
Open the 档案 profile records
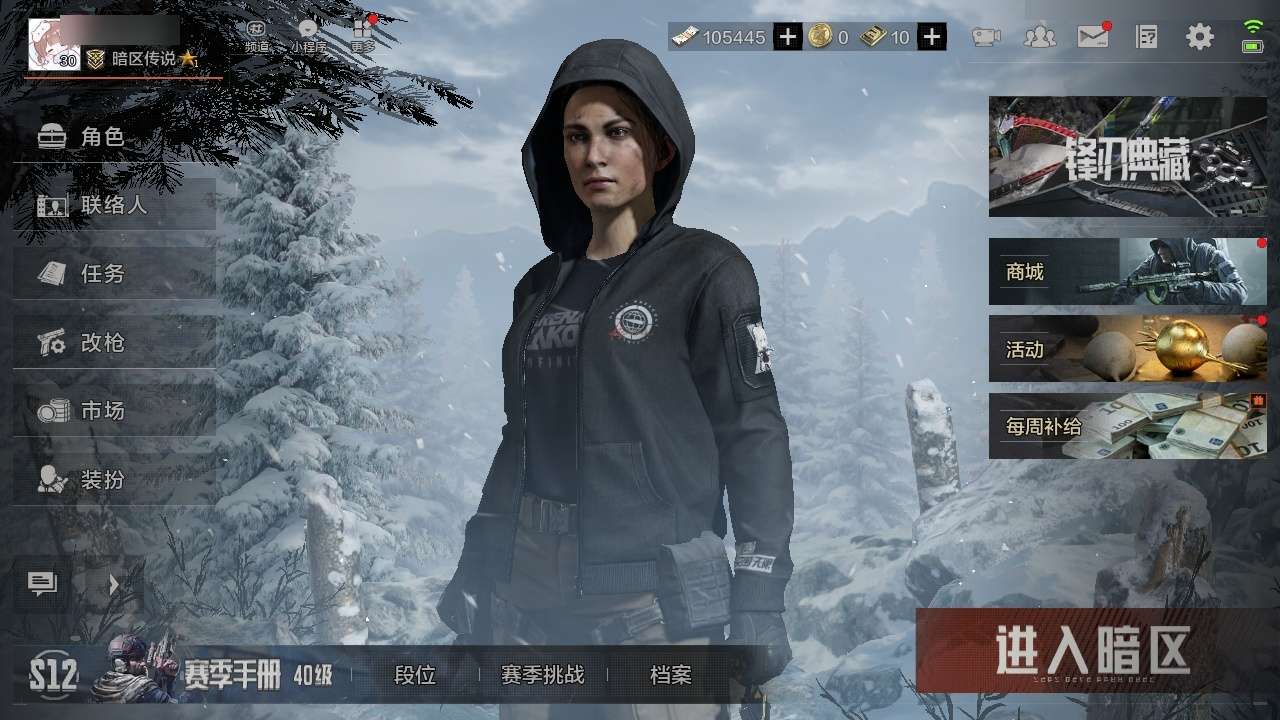pyautogui.click(x=670, y=675)
